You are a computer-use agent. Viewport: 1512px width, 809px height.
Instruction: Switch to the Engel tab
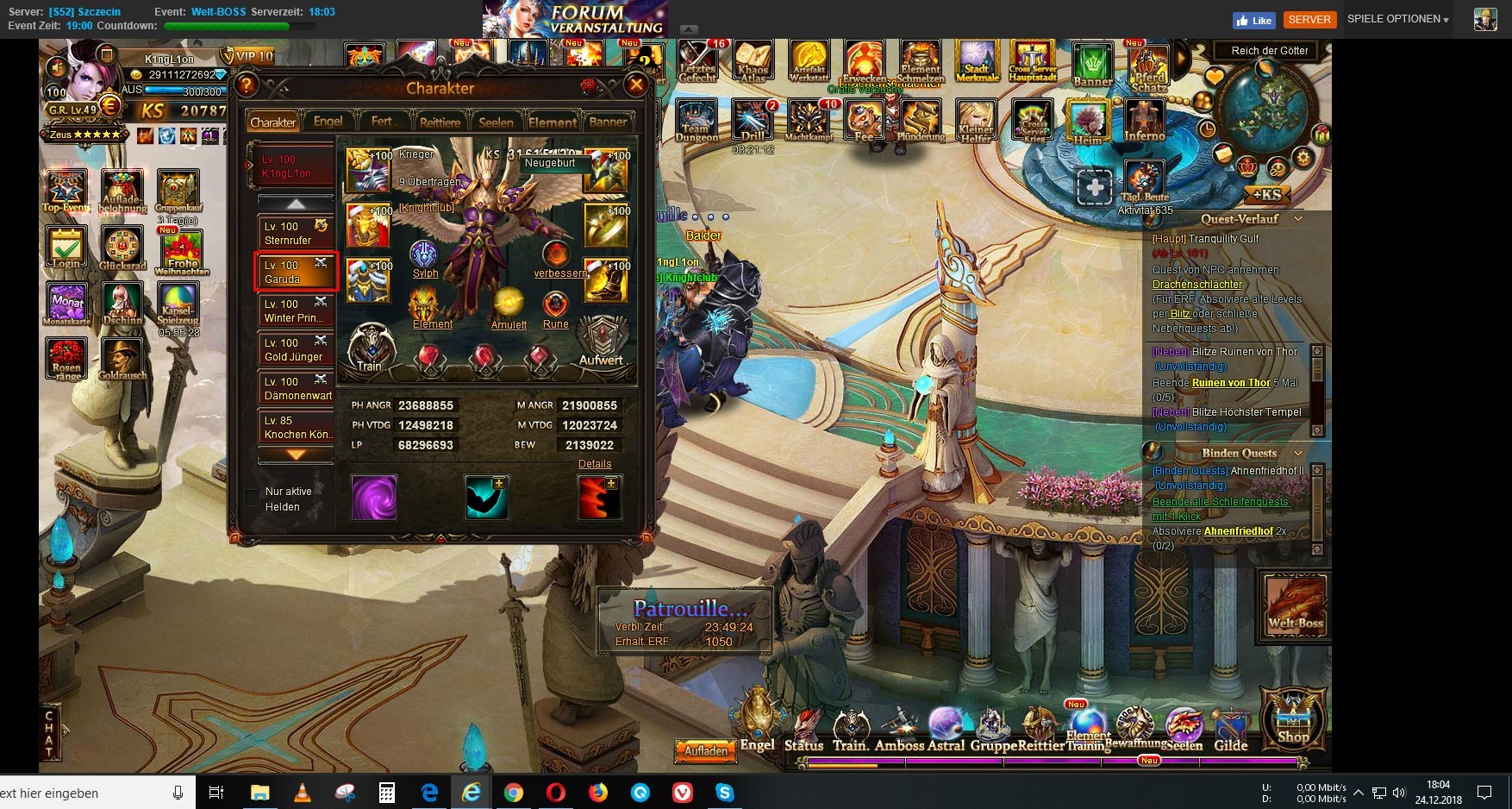pyautogui.click(x=328, y=122)
